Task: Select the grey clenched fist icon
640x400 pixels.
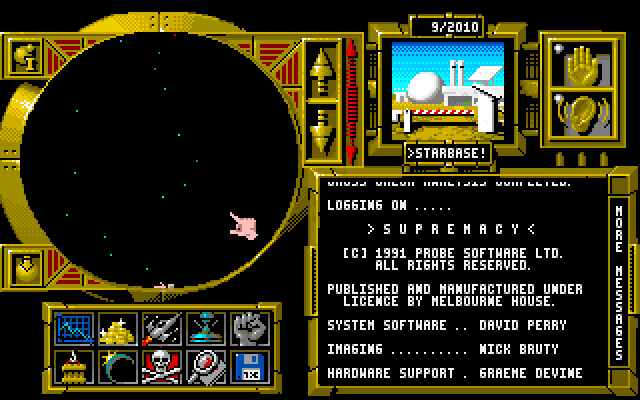Action: (x=248, y=329)
